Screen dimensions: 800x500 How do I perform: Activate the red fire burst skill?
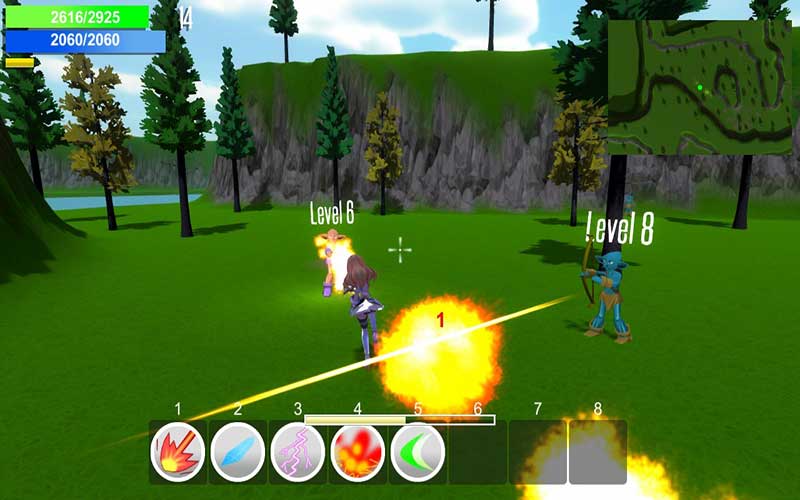coord(178,452)
